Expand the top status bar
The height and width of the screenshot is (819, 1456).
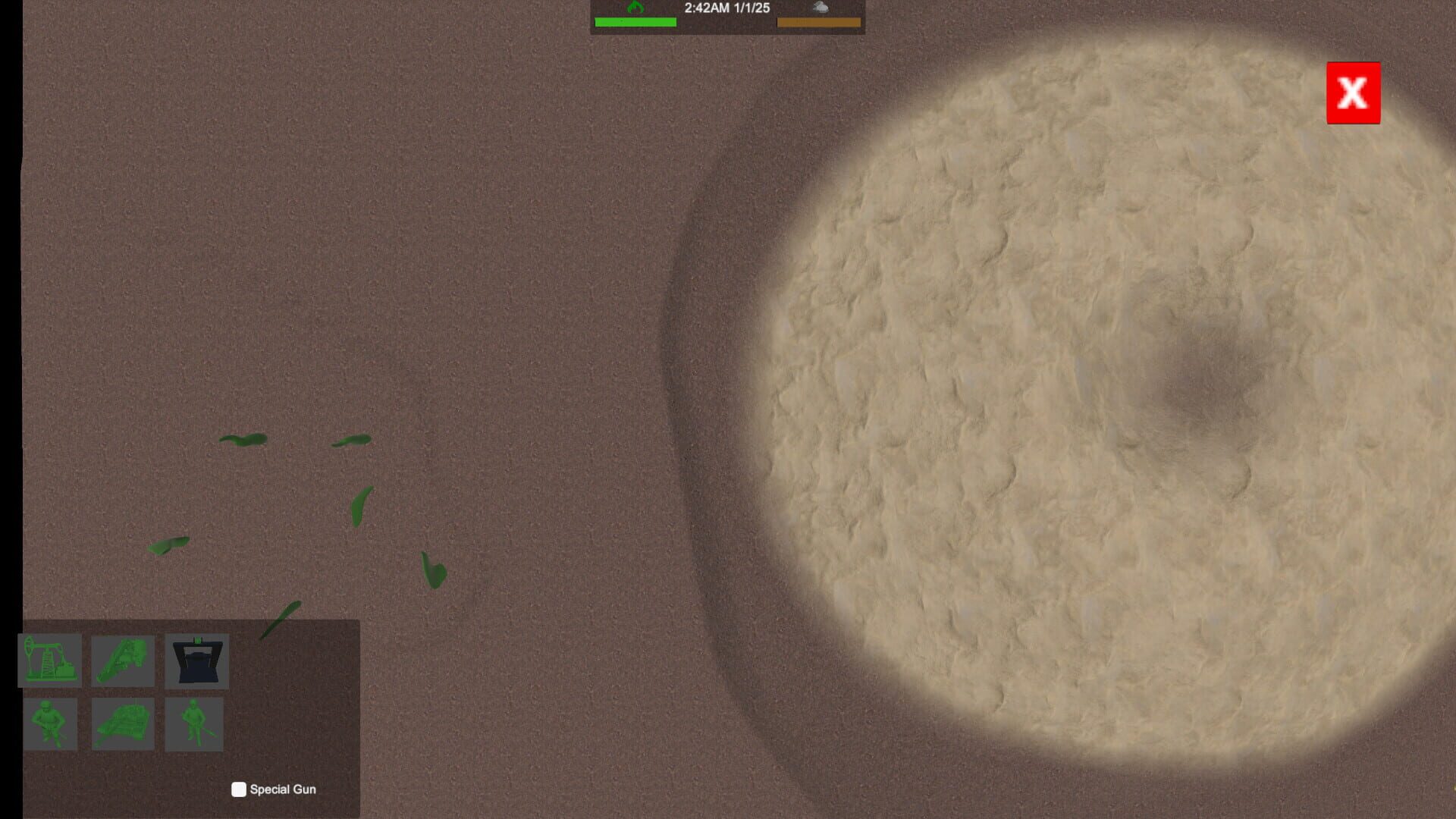pyautogui.click(x=726, y=17)
